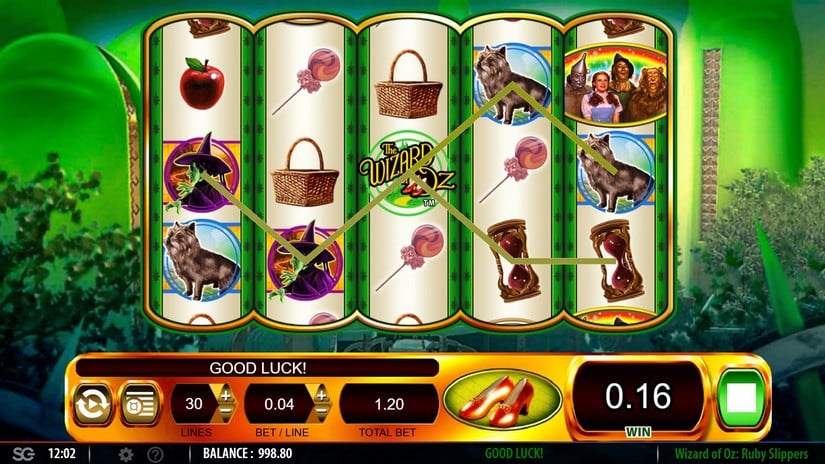
Task: Start autoplay with the circular arrows button
Action: (89, 404)
